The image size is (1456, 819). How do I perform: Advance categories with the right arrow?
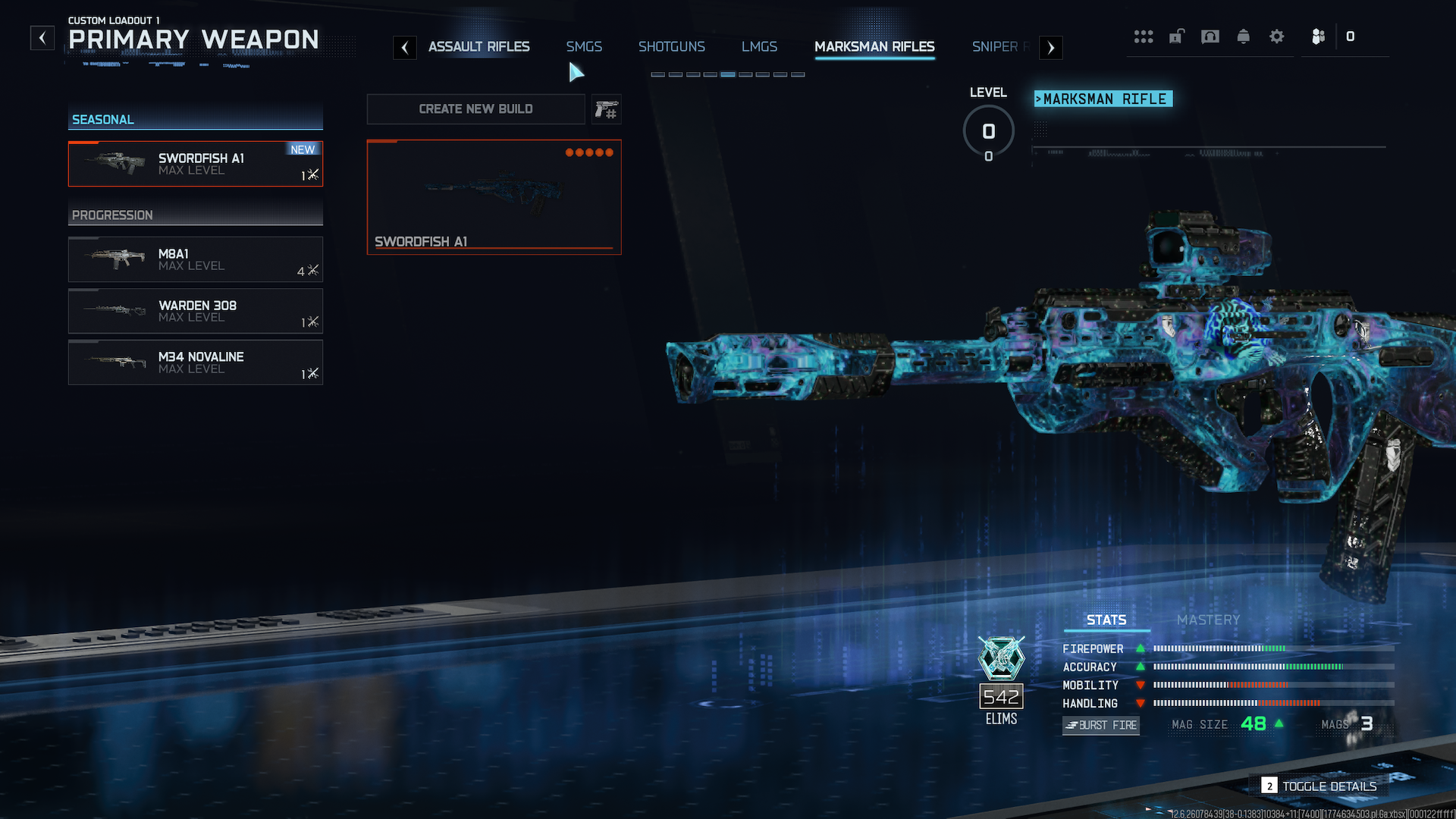pyautogui.click(x=1050, y=48)
